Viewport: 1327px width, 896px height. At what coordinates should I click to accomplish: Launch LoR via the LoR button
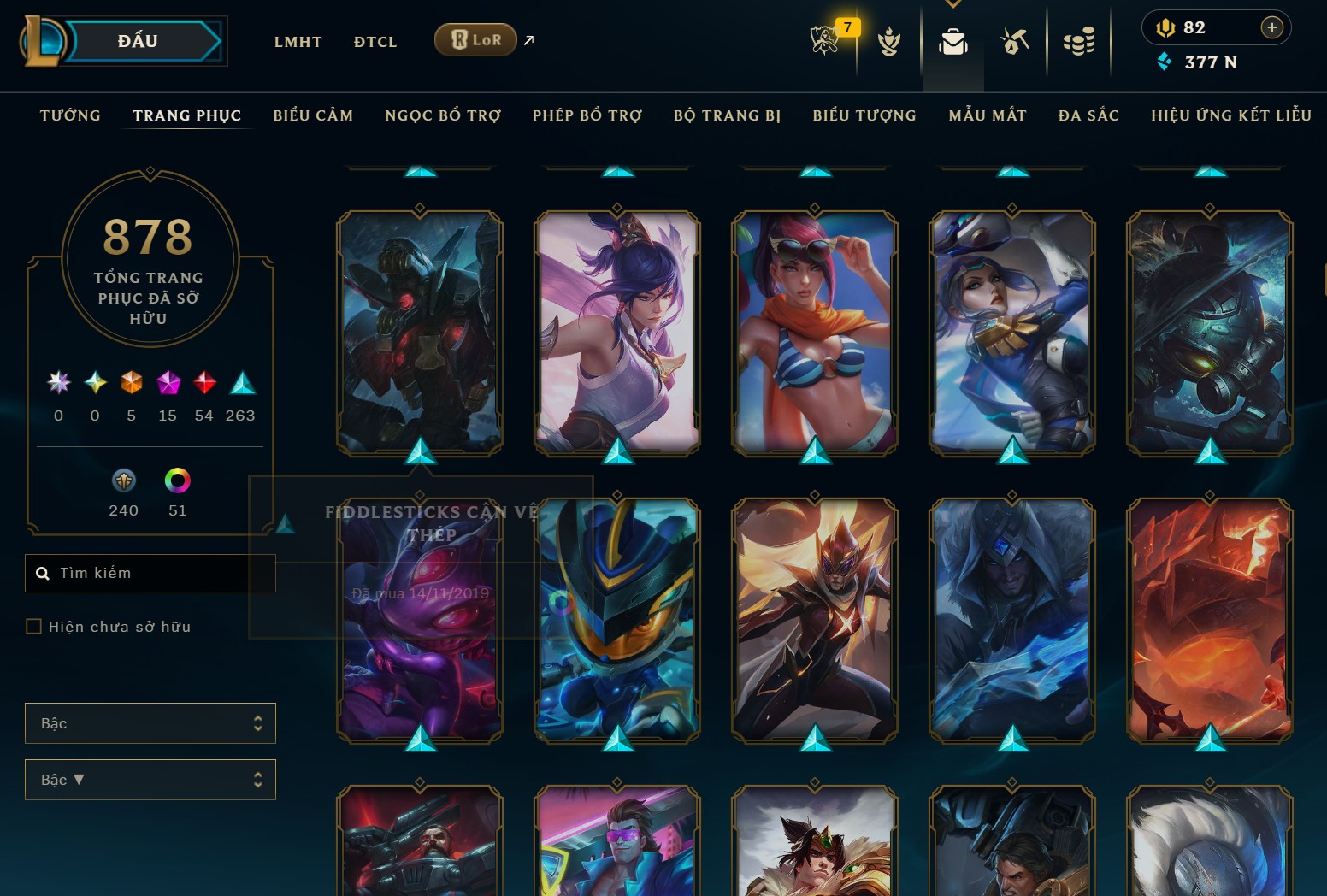coord(475,39)
